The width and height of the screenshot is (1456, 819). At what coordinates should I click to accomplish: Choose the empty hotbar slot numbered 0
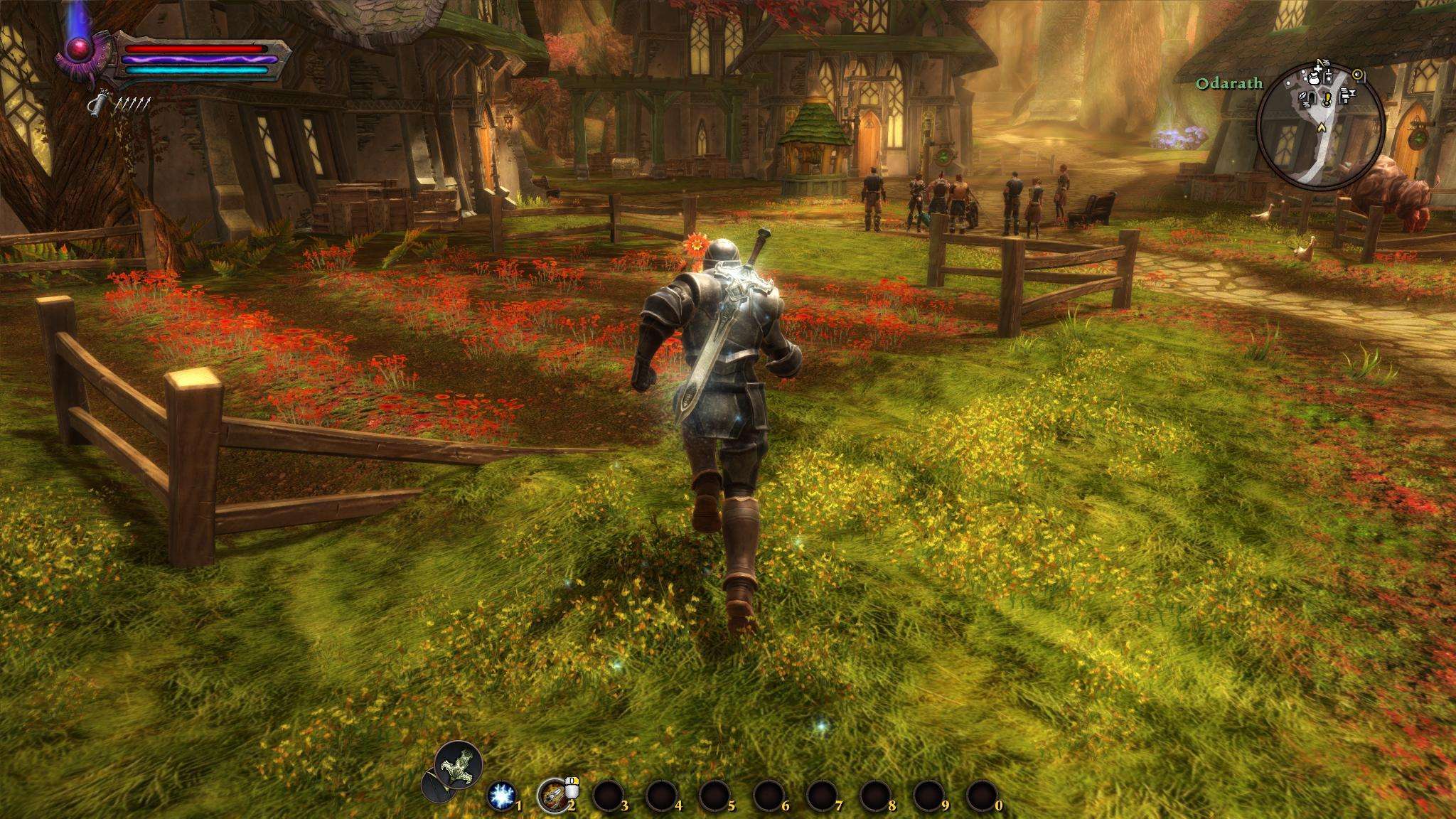point(983,795)
